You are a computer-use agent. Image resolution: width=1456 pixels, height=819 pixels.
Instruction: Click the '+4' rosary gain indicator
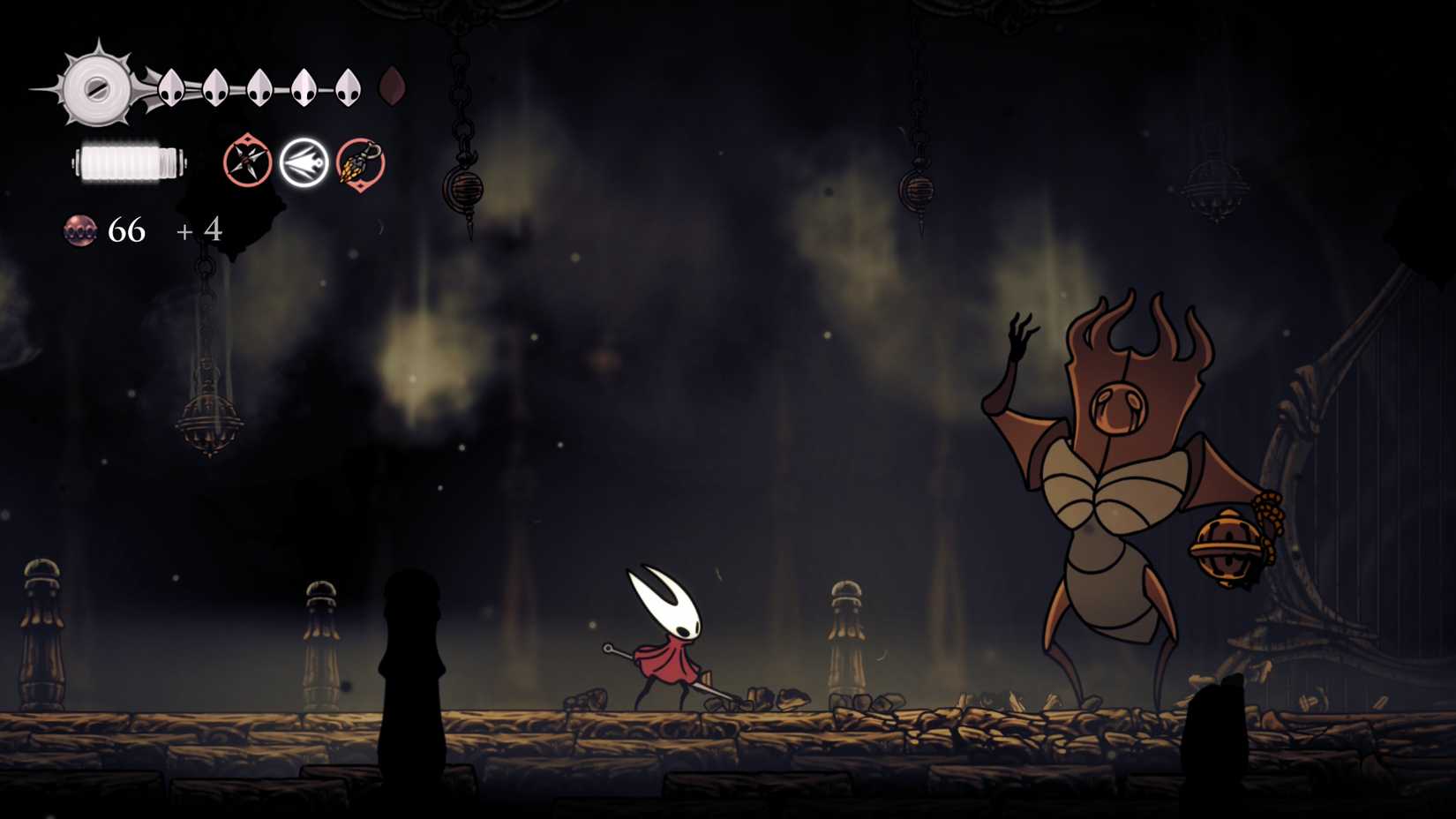click(199, 232)
